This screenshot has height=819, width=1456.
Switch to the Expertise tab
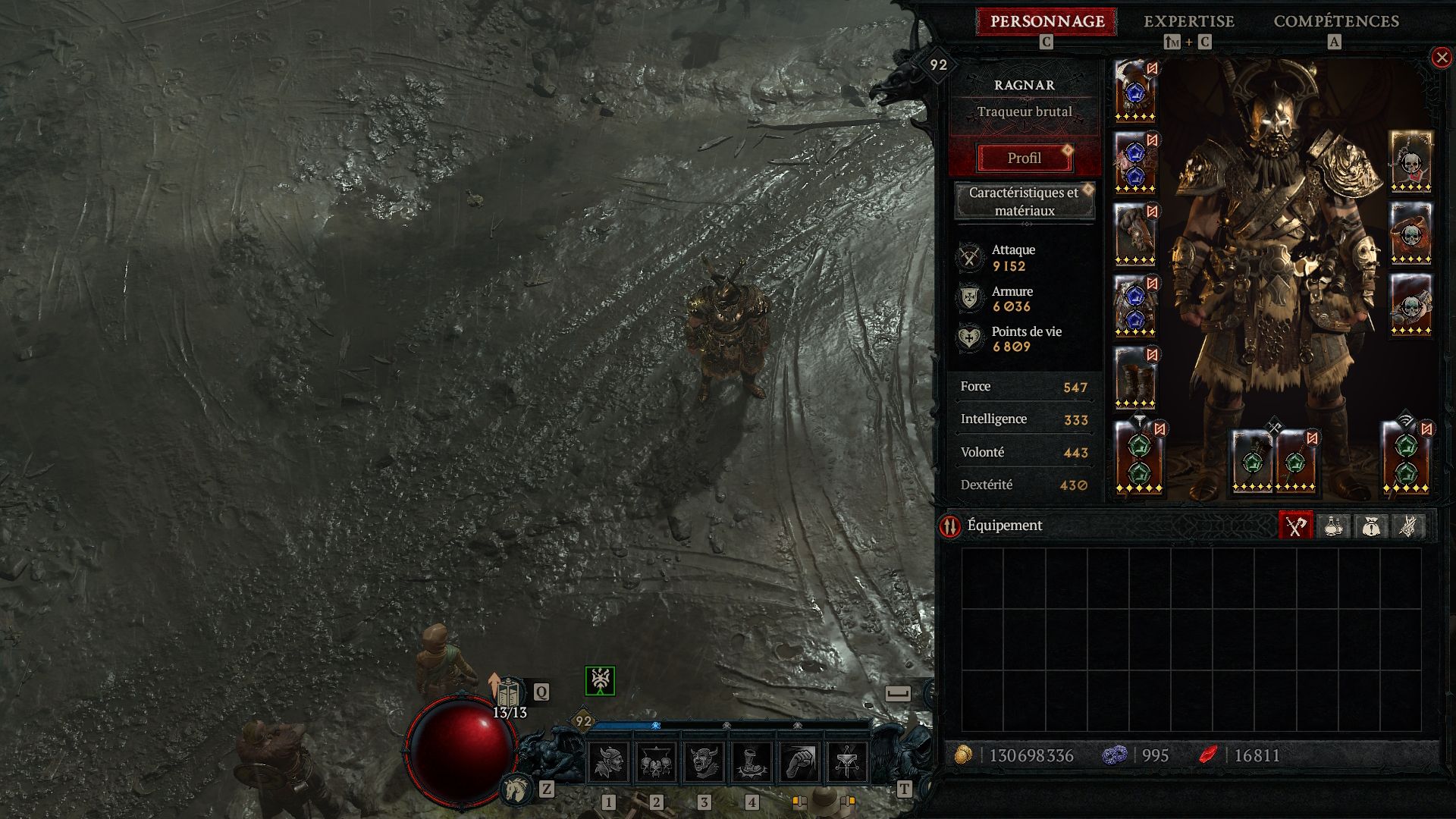coord(1188,21)
